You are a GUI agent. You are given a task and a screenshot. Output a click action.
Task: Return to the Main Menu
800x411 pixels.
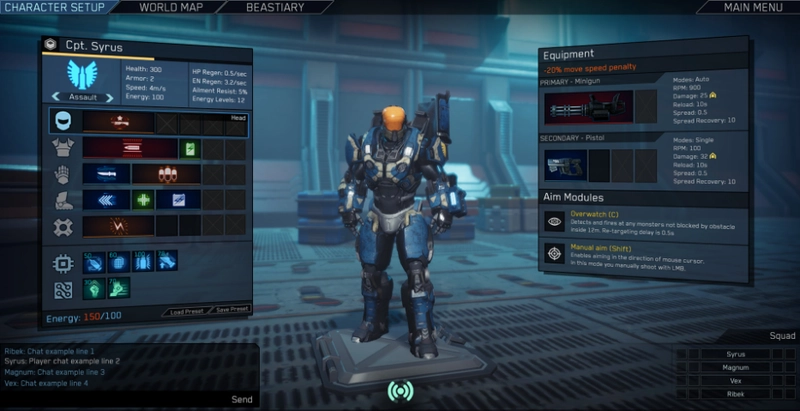click(752, 7)
